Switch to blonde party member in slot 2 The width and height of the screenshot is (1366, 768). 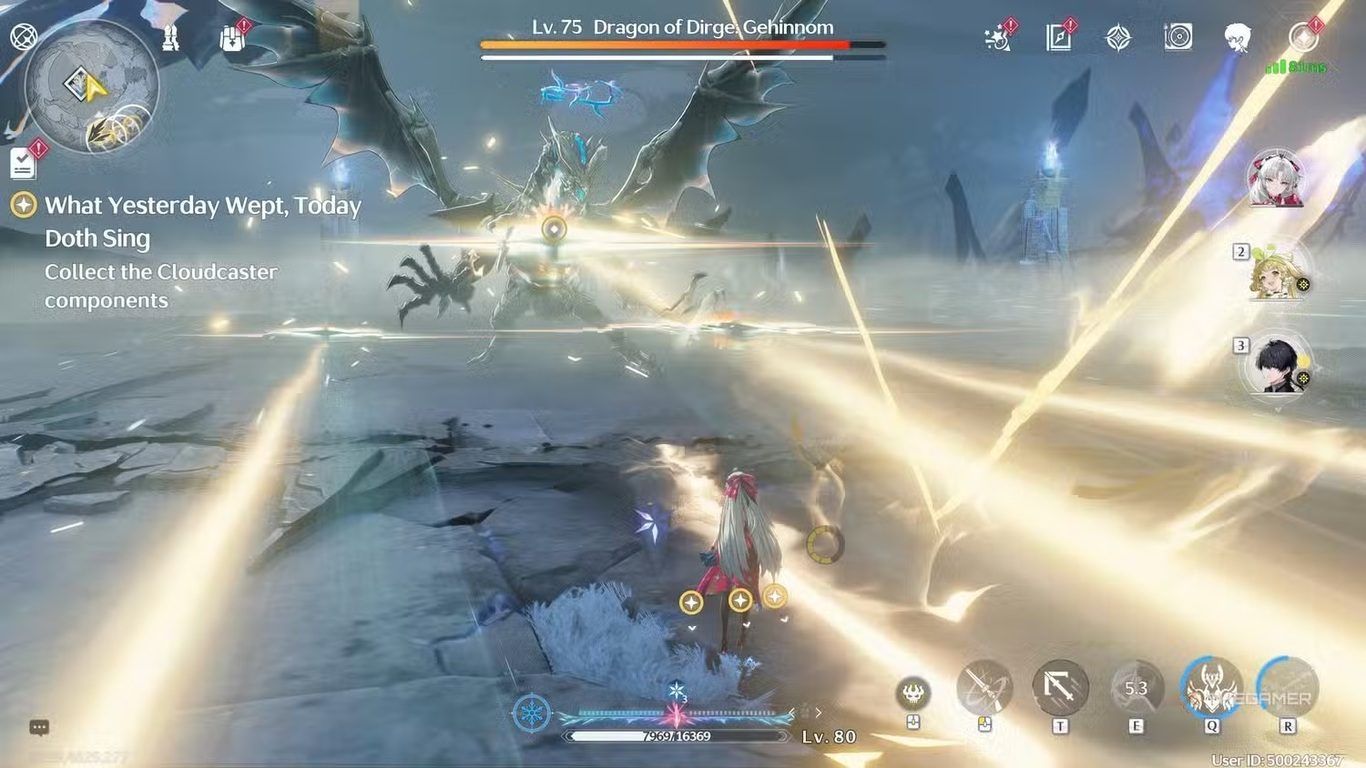(1275, 271)
